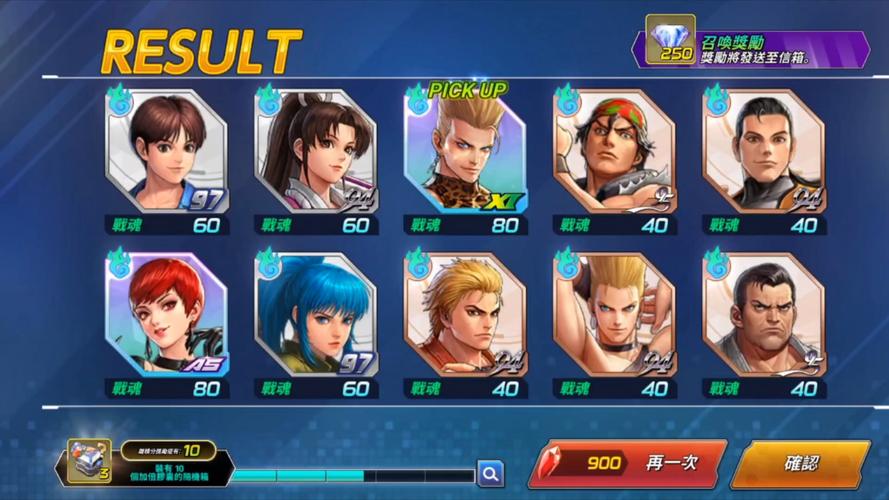The width and height of the screenshot is (889, 500).
Task: Select the PICK UP blond fighter card
Action: pos(465,151)
